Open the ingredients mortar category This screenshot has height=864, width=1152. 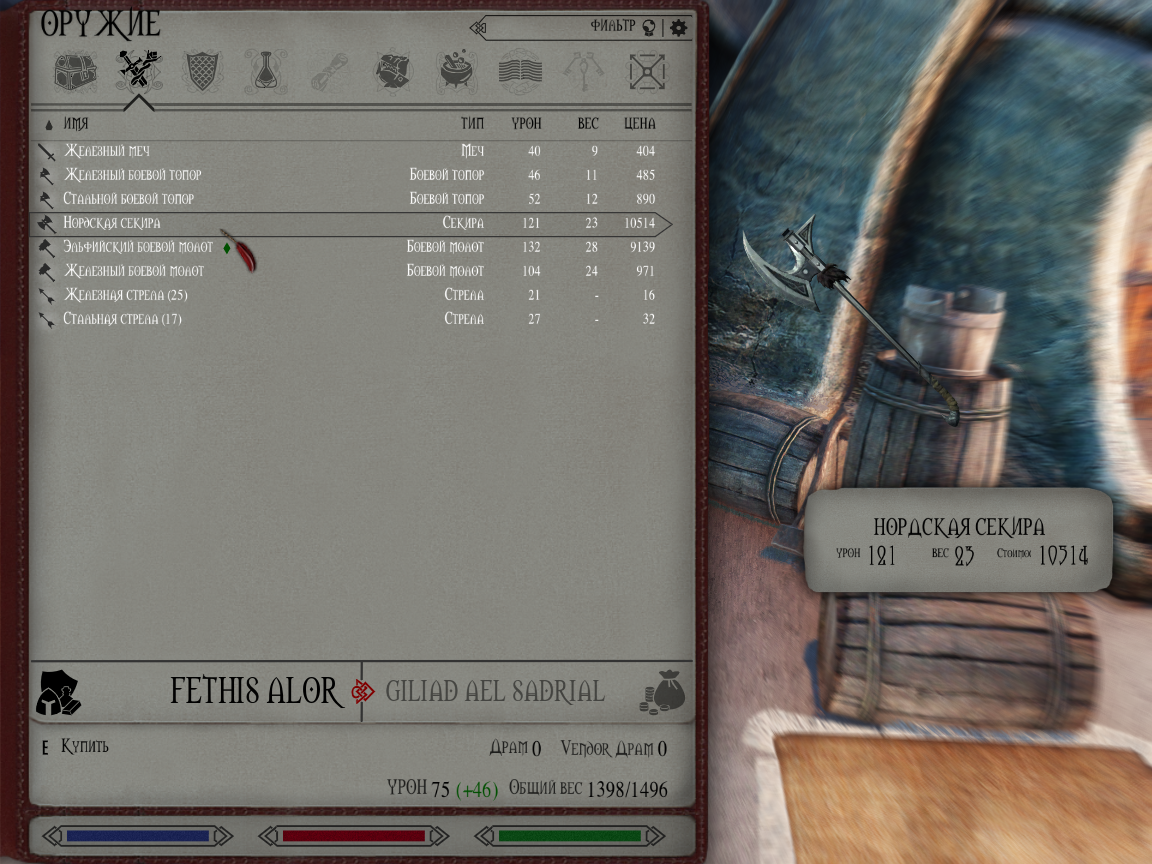(456, 71)
